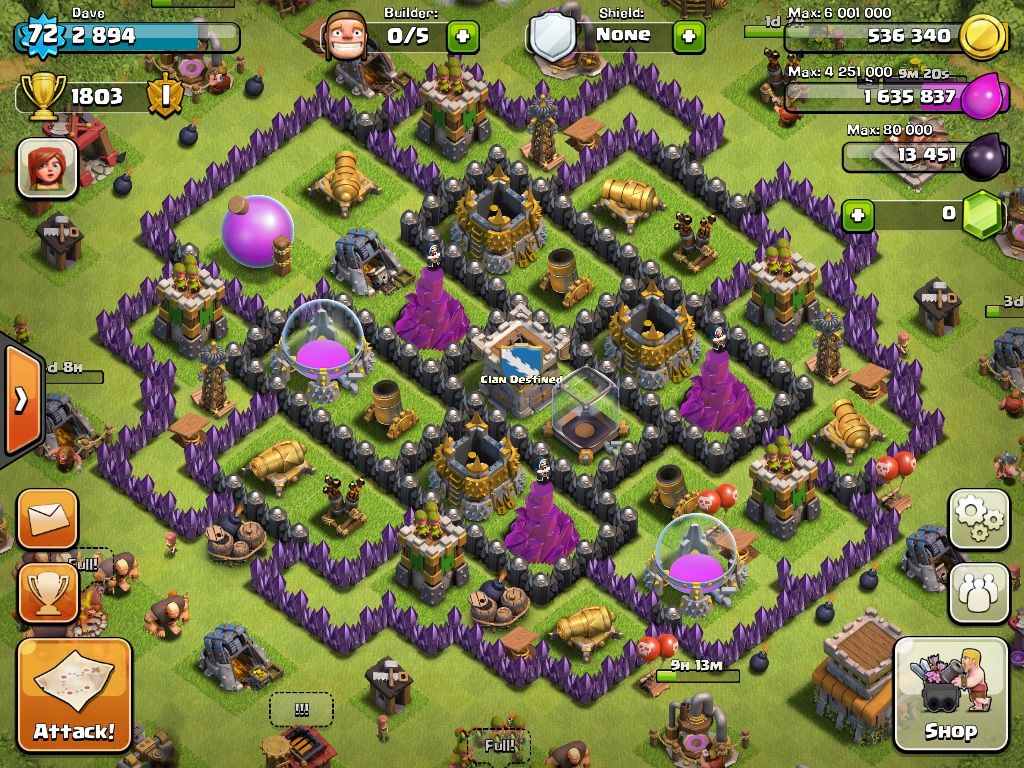Open the friends list button

pos(979,593)
